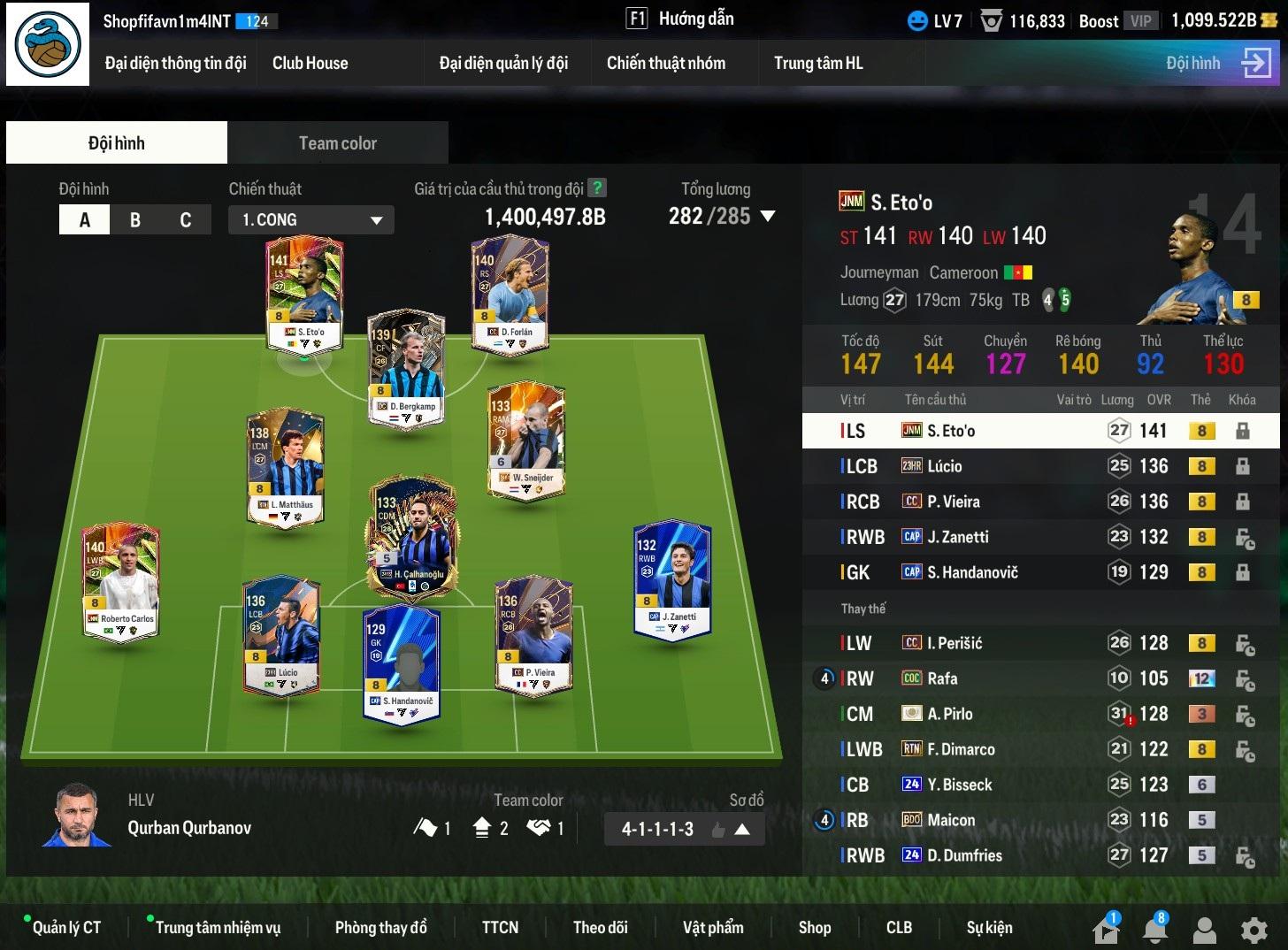This screenshot has width=1288, height=950.
Task: Go to Trung tâm HL
Action: tap(817, 64)
